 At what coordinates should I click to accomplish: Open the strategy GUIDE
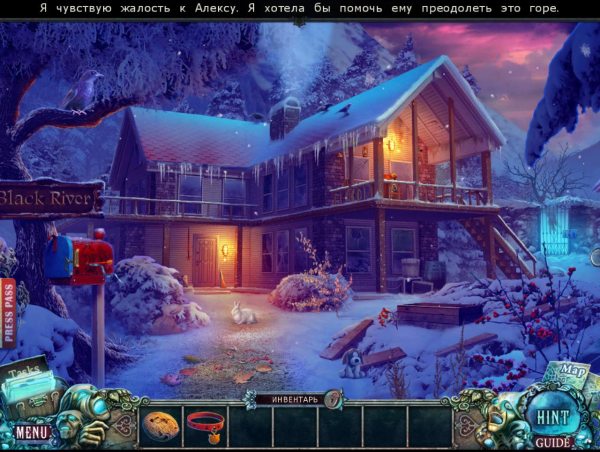(552, 441)
